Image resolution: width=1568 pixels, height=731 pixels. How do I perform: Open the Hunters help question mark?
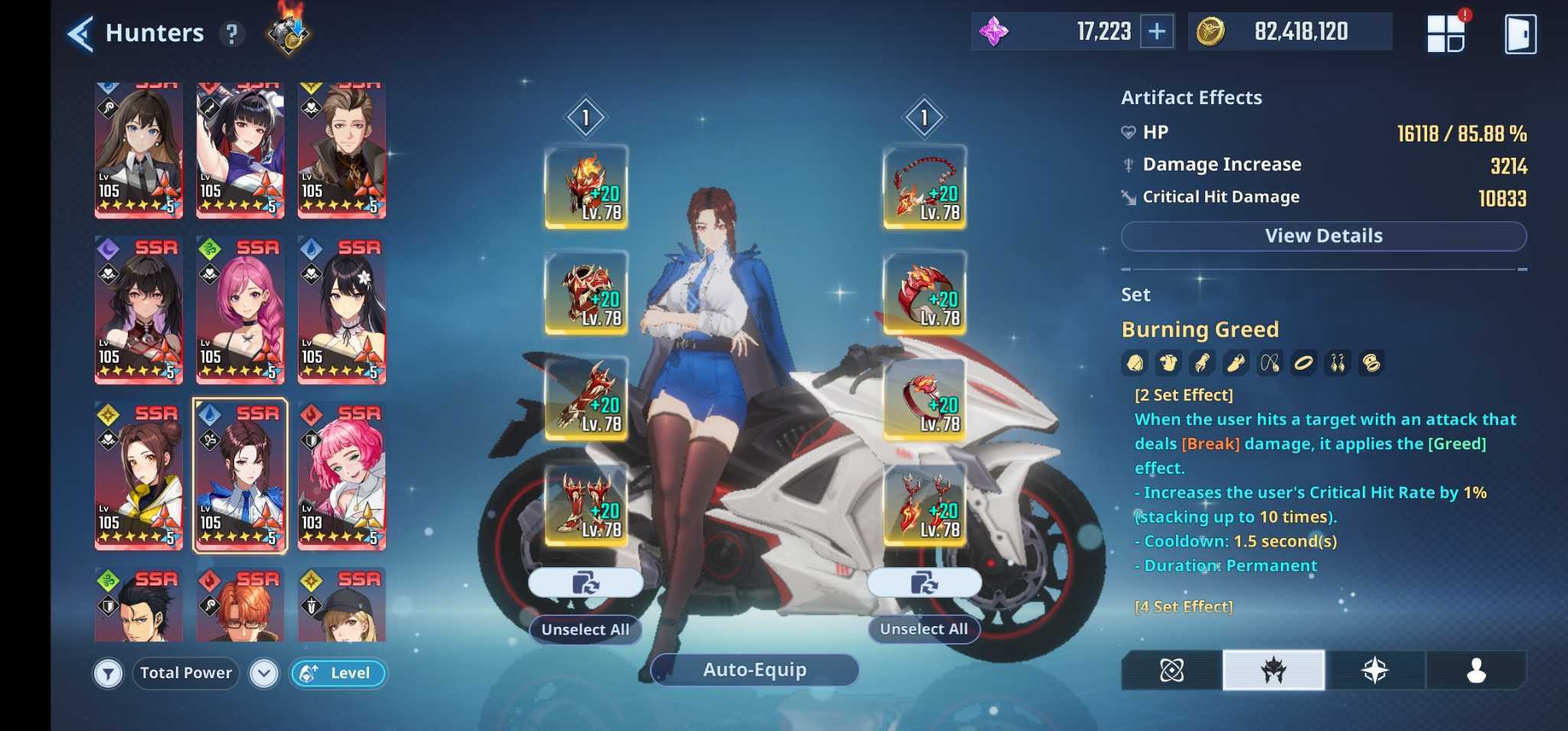[231, 34]
